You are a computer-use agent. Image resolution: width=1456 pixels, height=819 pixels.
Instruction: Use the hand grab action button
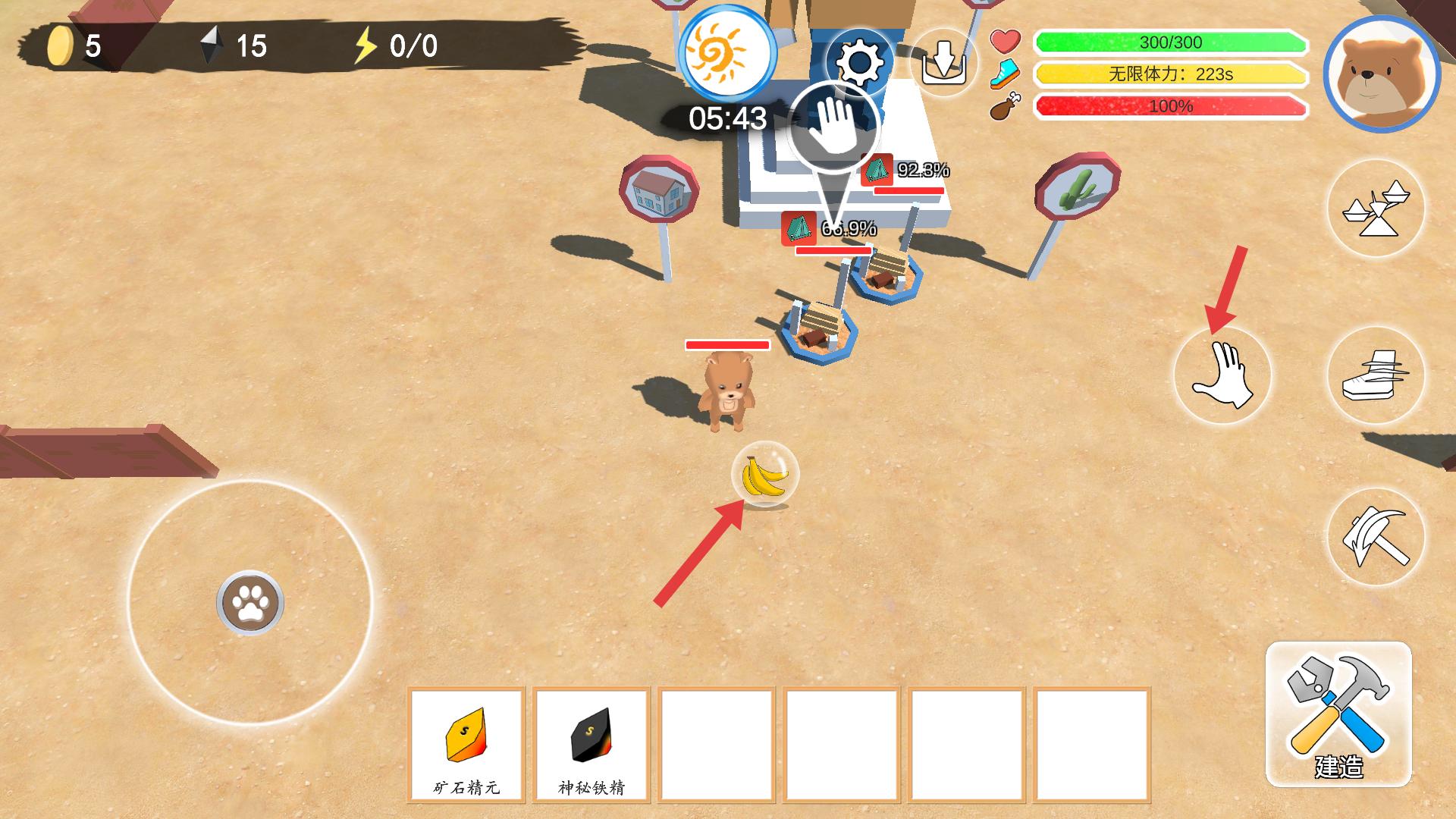pos(1222,375)
